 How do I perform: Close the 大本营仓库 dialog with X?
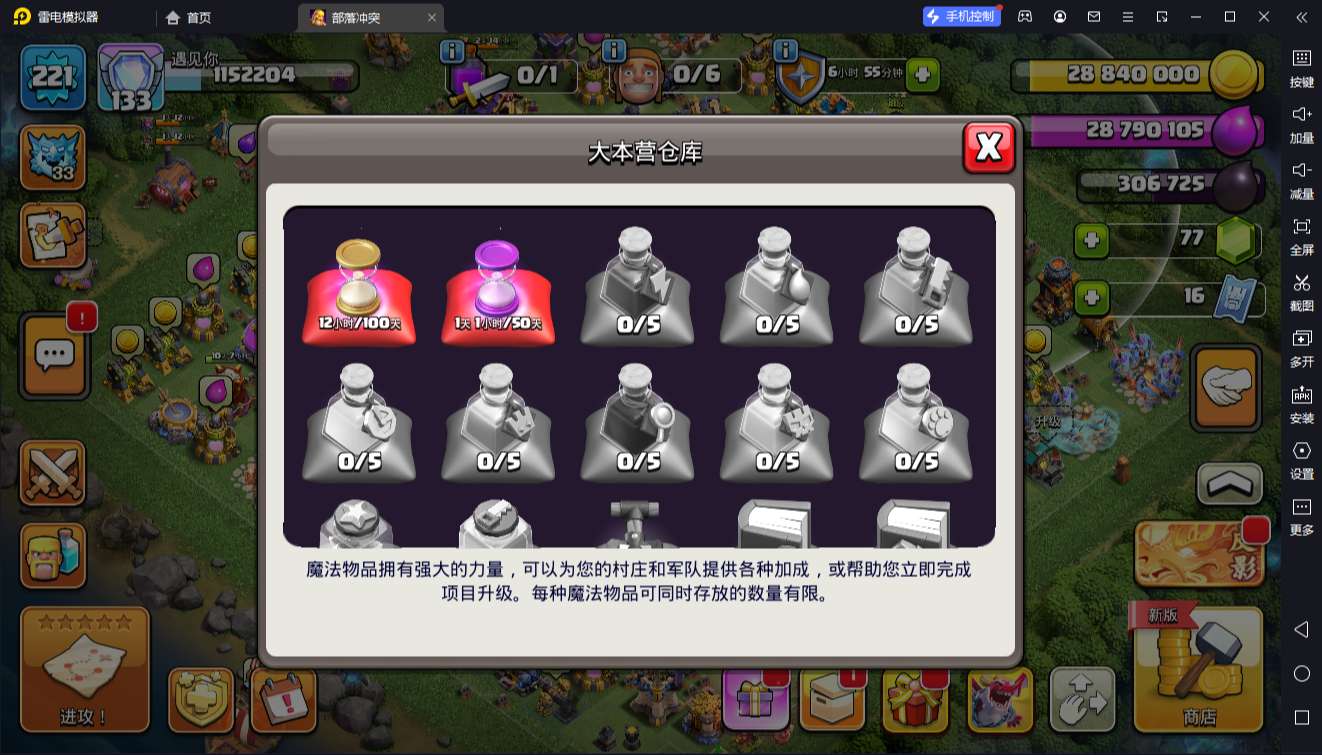coord(987,146)
